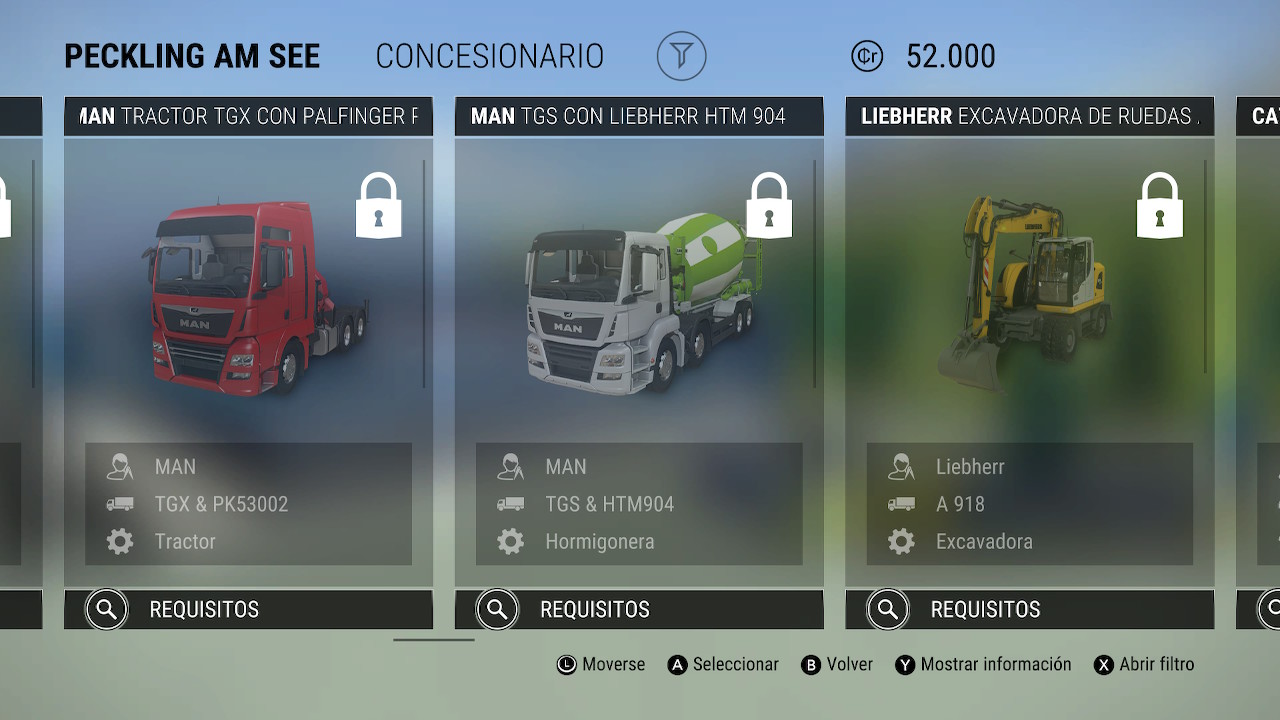Pick the Liebherr wheeled excavator card

point(1029,300)
